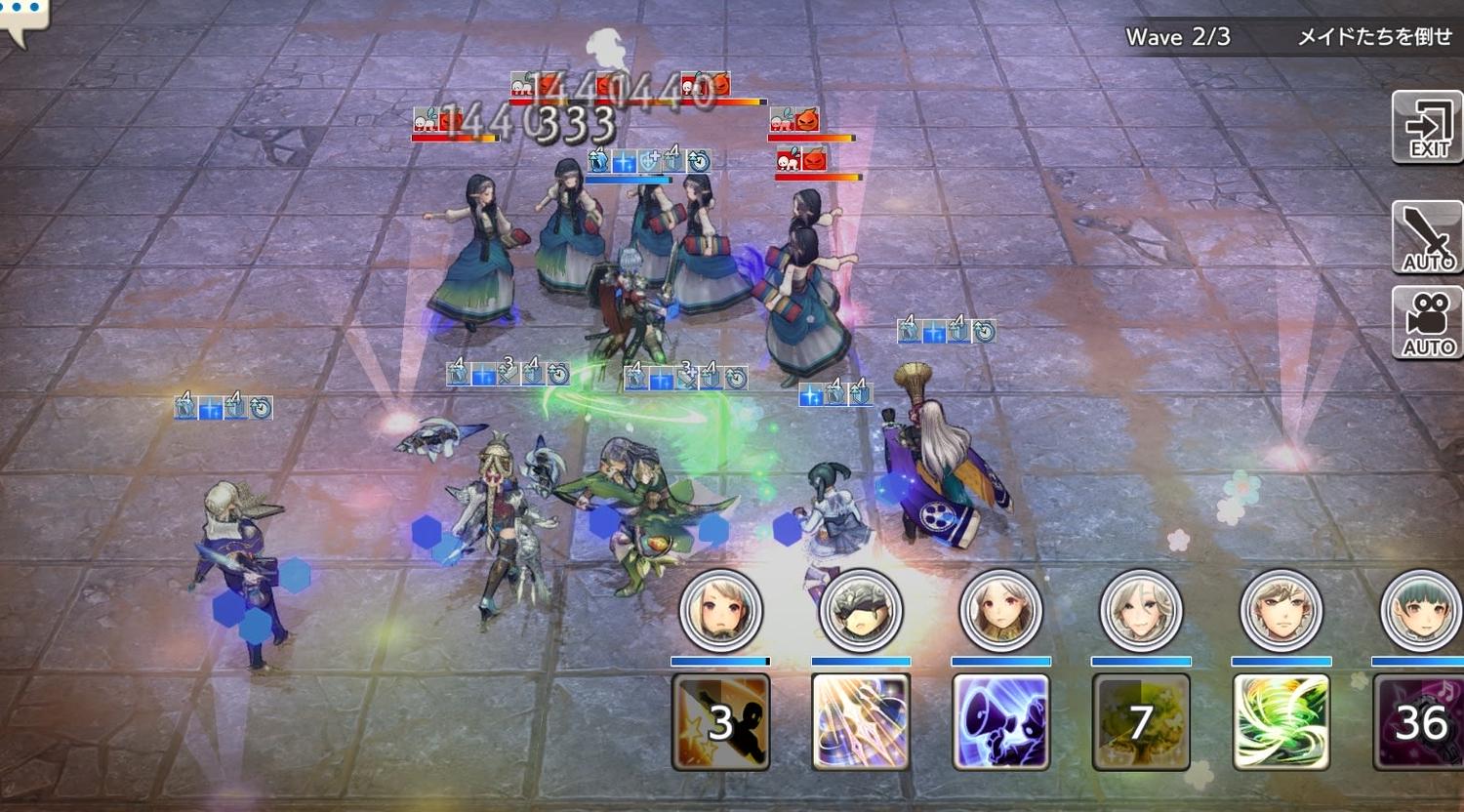Toggle auto battle with the sword AUTO button
1464x812 pixels.
pos(1427,237)
